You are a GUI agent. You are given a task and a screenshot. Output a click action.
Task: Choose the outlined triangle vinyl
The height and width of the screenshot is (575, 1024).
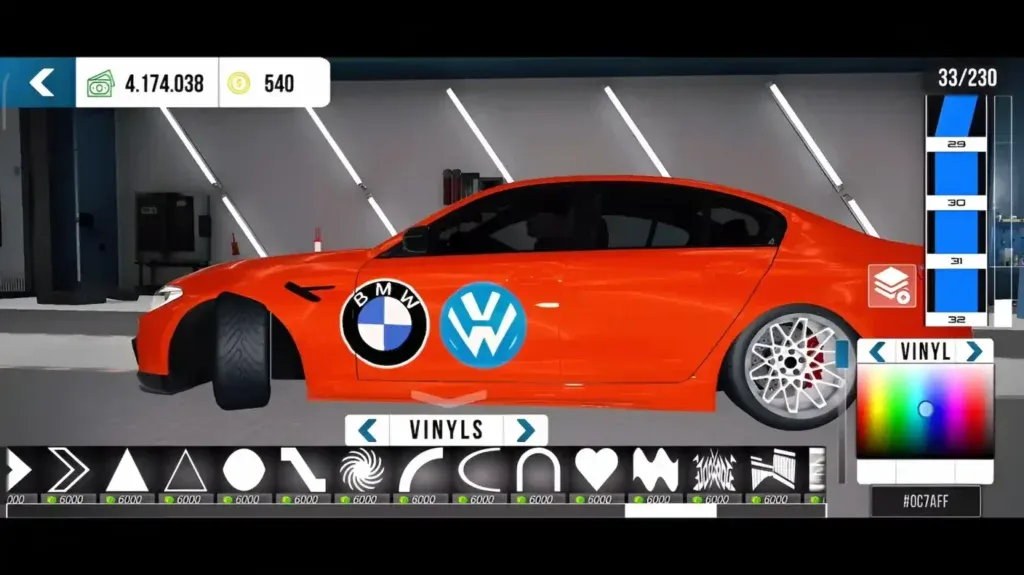[x=185, y=470]
